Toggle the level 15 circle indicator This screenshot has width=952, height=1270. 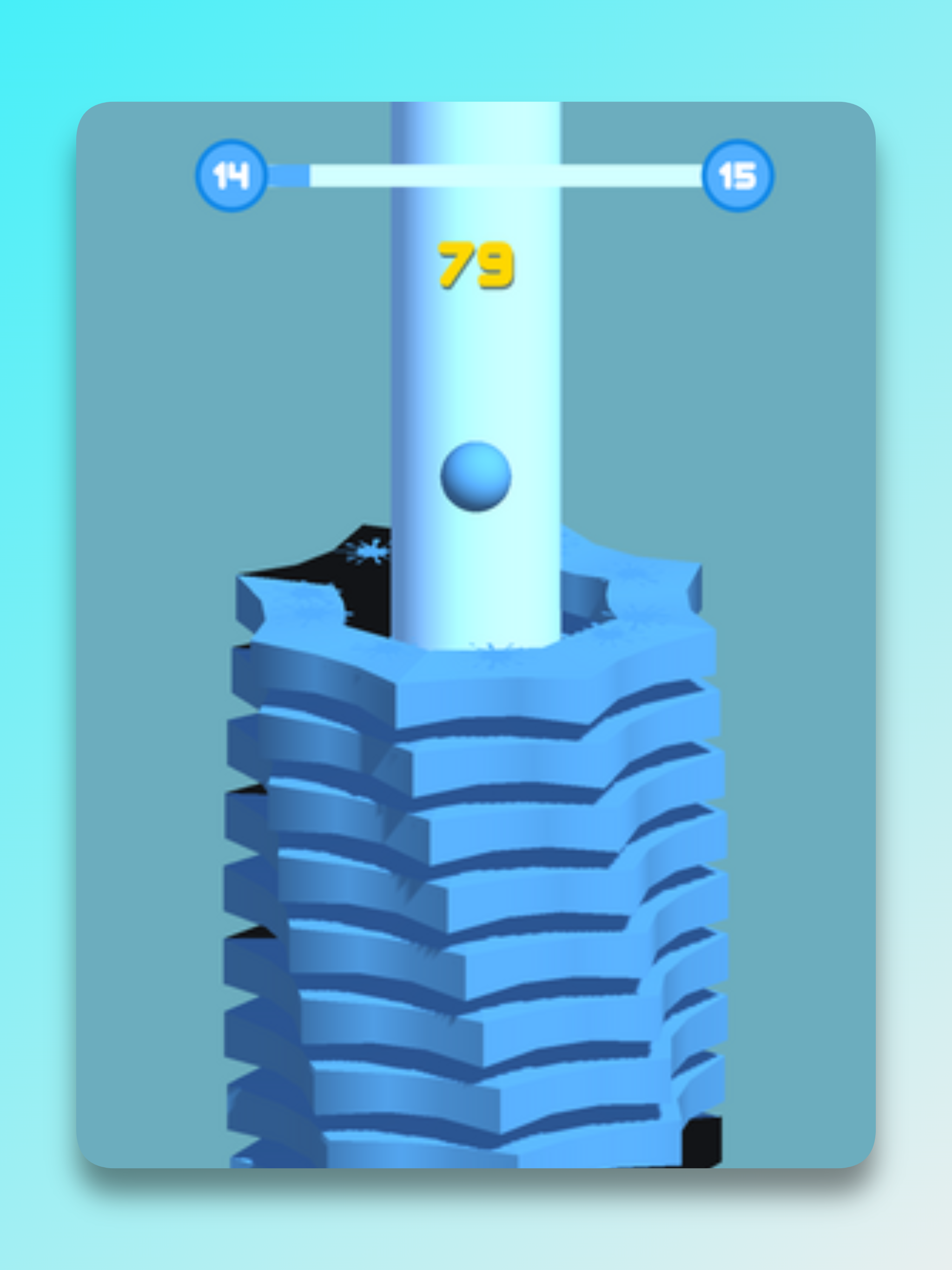click(x=738, y=175)
